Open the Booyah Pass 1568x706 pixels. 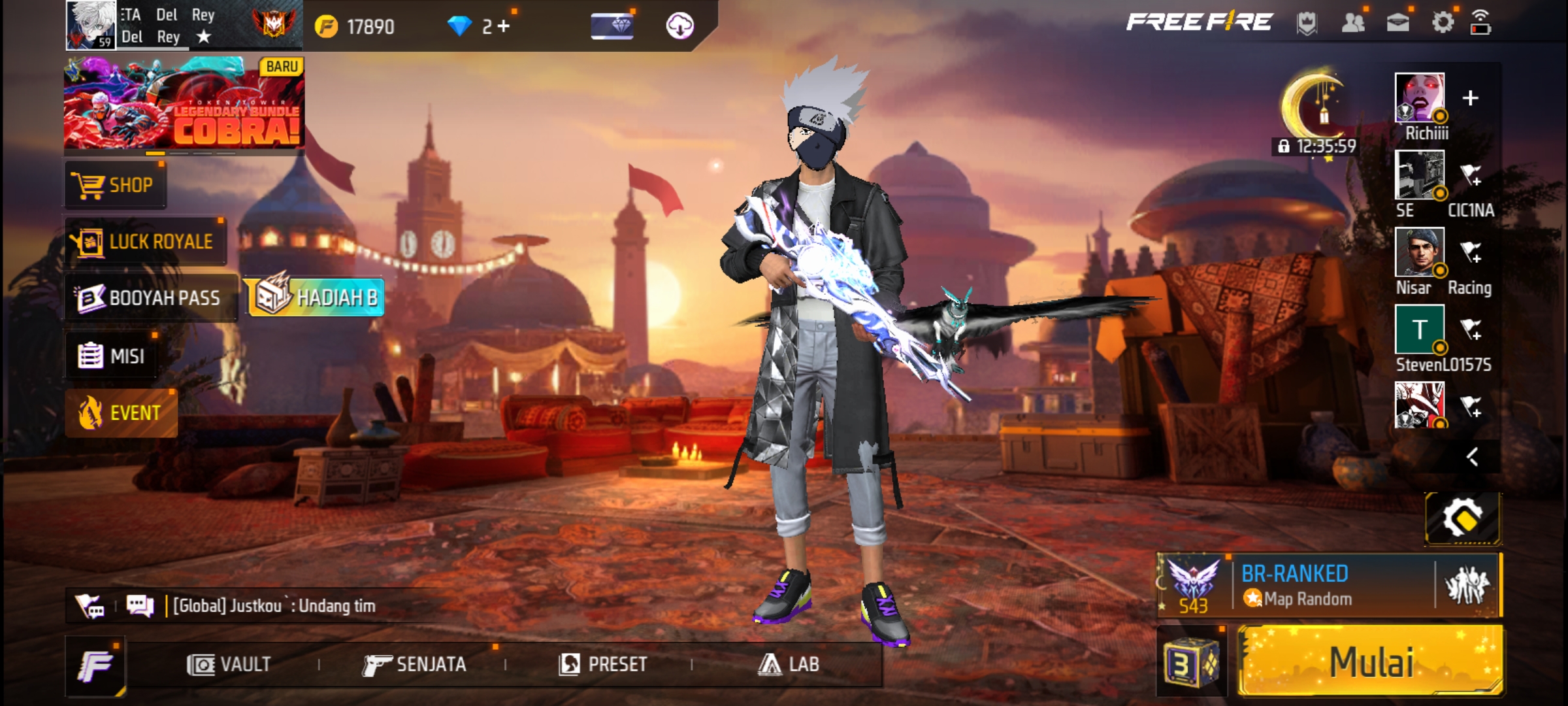(x=150, y=298)
